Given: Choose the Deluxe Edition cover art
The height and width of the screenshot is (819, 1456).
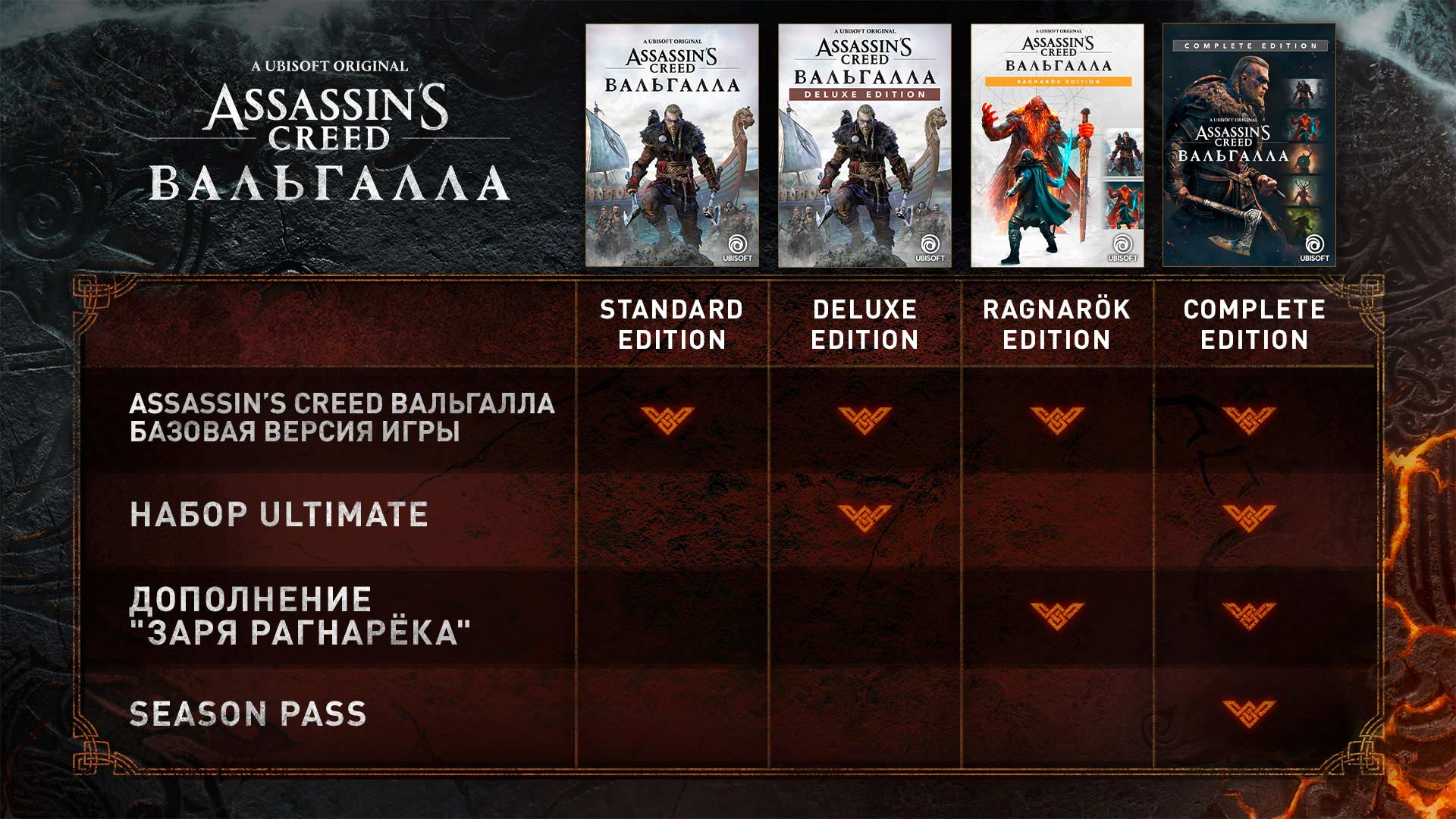Looking at the screenshot, I should pyautogui.click(x=864, y=146).
